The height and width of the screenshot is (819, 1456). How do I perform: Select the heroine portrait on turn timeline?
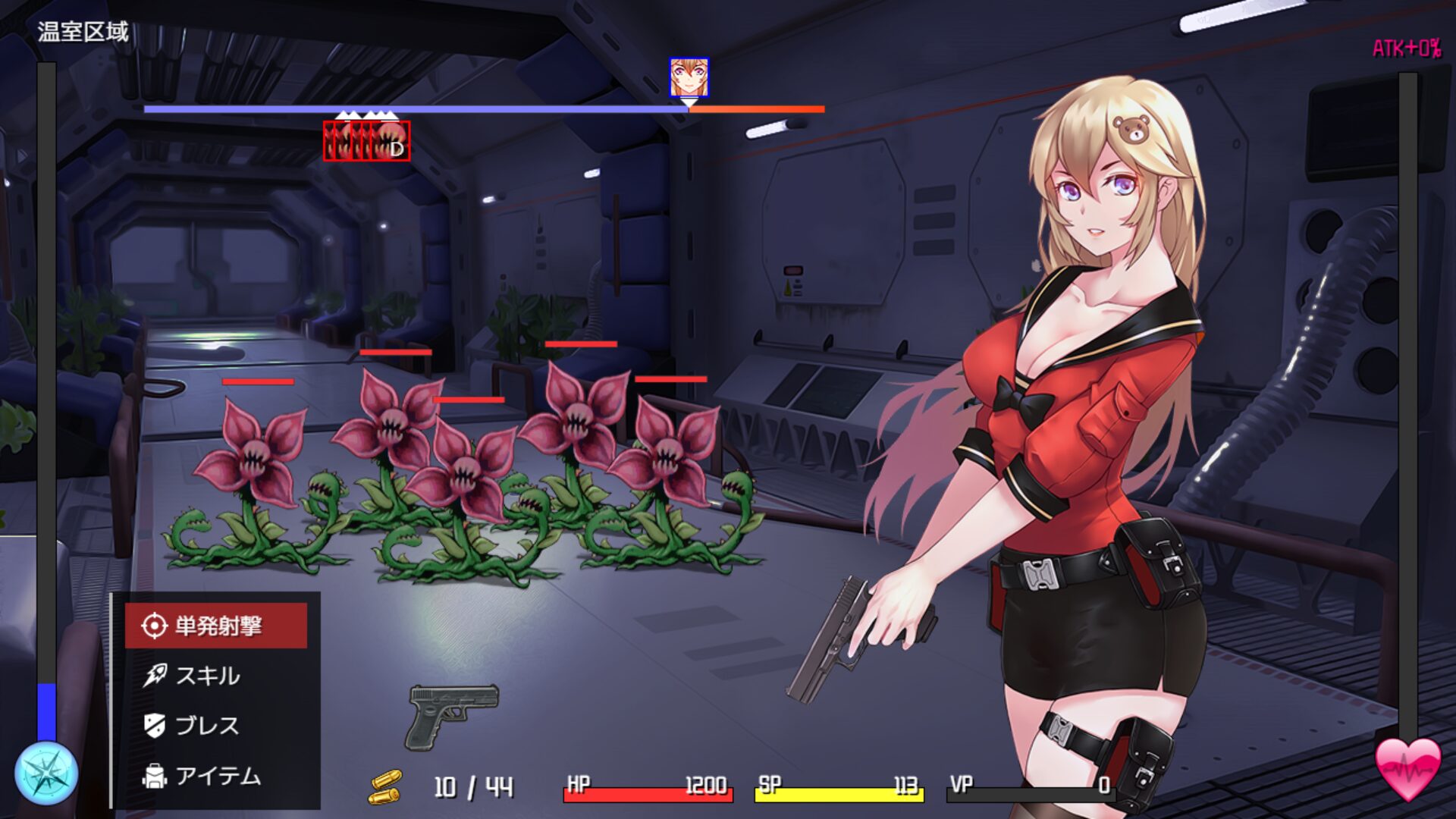coord(689,77)
